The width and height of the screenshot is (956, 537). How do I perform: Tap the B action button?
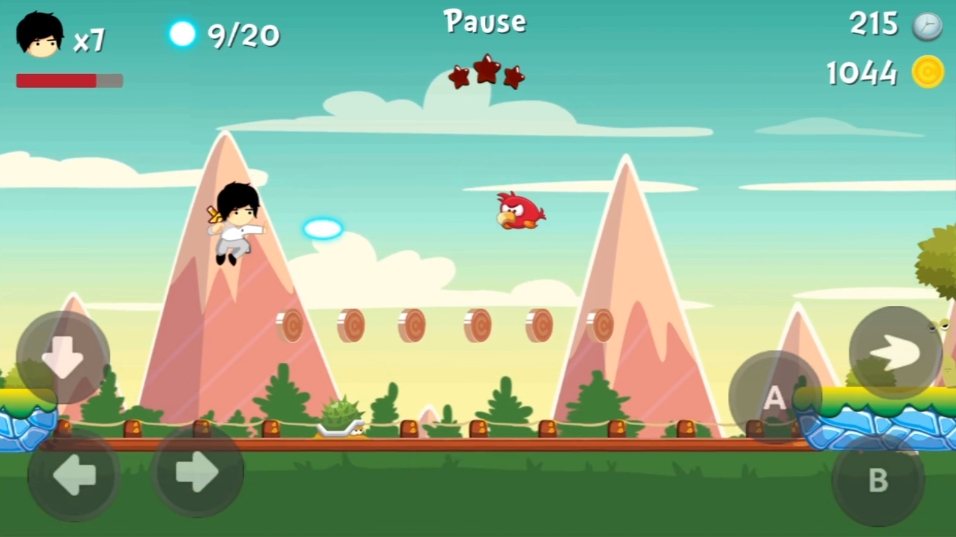pos(877,480)
